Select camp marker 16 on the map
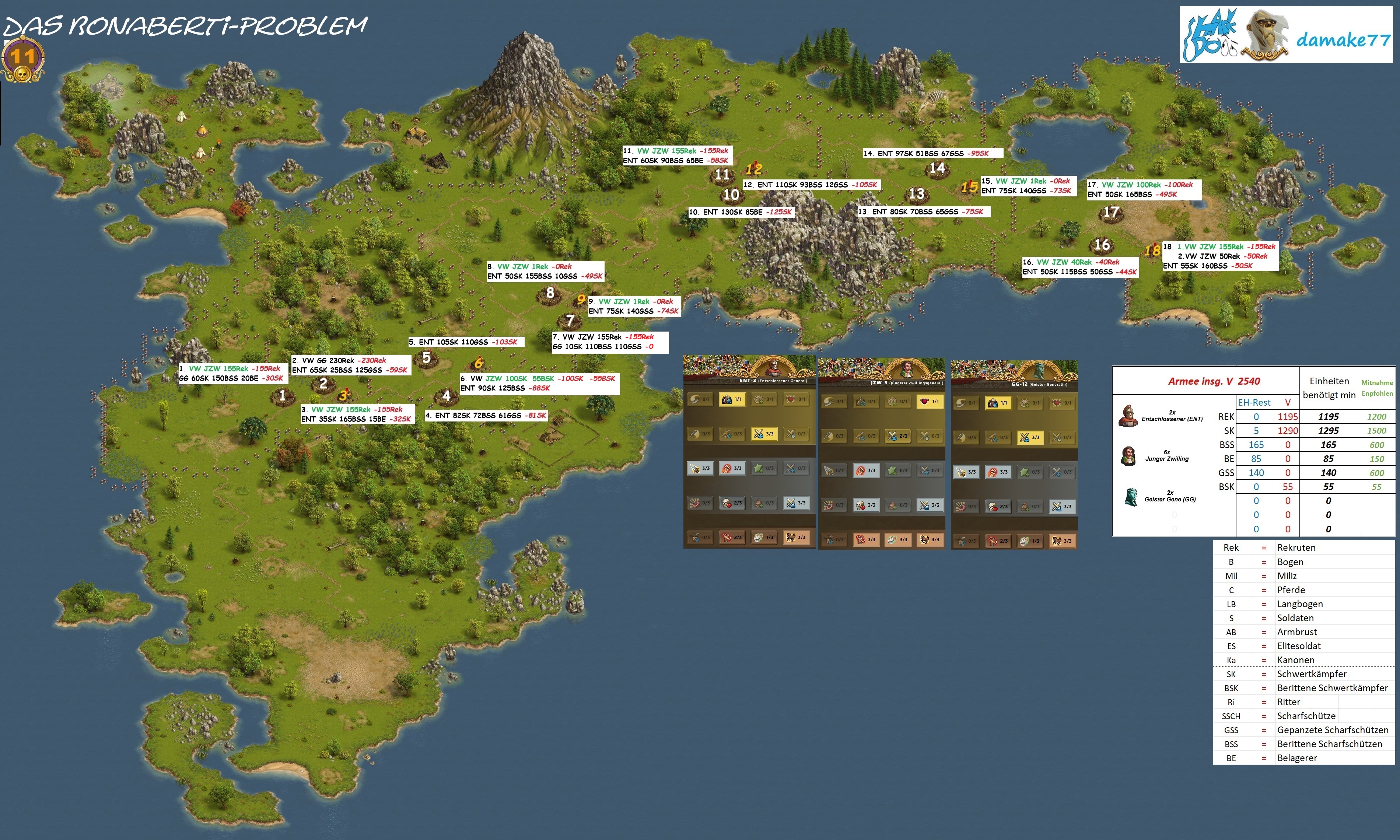 1102,245
